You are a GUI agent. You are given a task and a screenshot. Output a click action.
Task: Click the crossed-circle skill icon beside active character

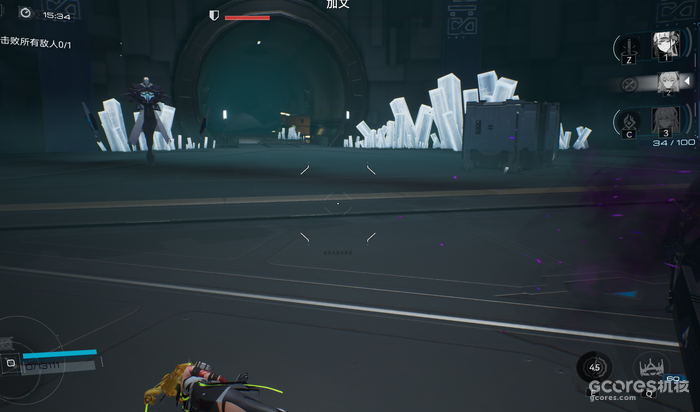pyautogui.click(x=629, y=84)
